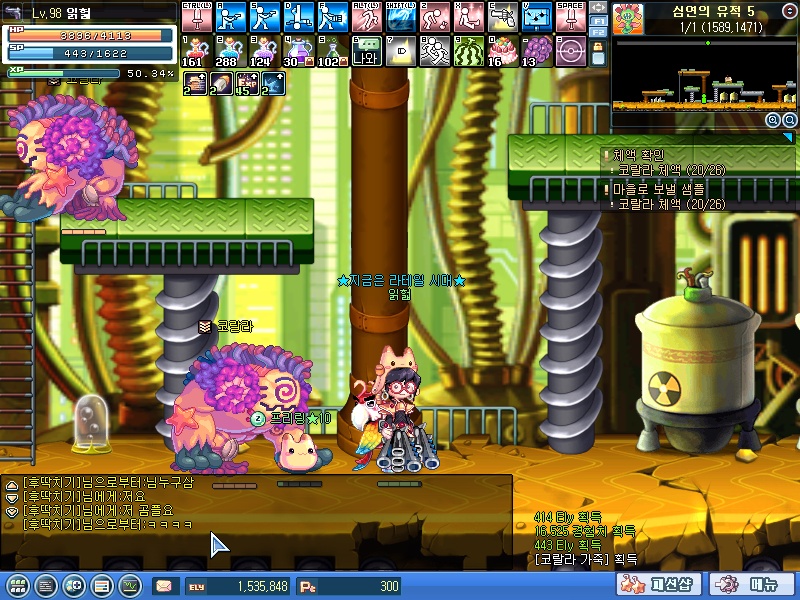
Task: Use the red potion with 161 count
Action: click(x=196, y=50)
